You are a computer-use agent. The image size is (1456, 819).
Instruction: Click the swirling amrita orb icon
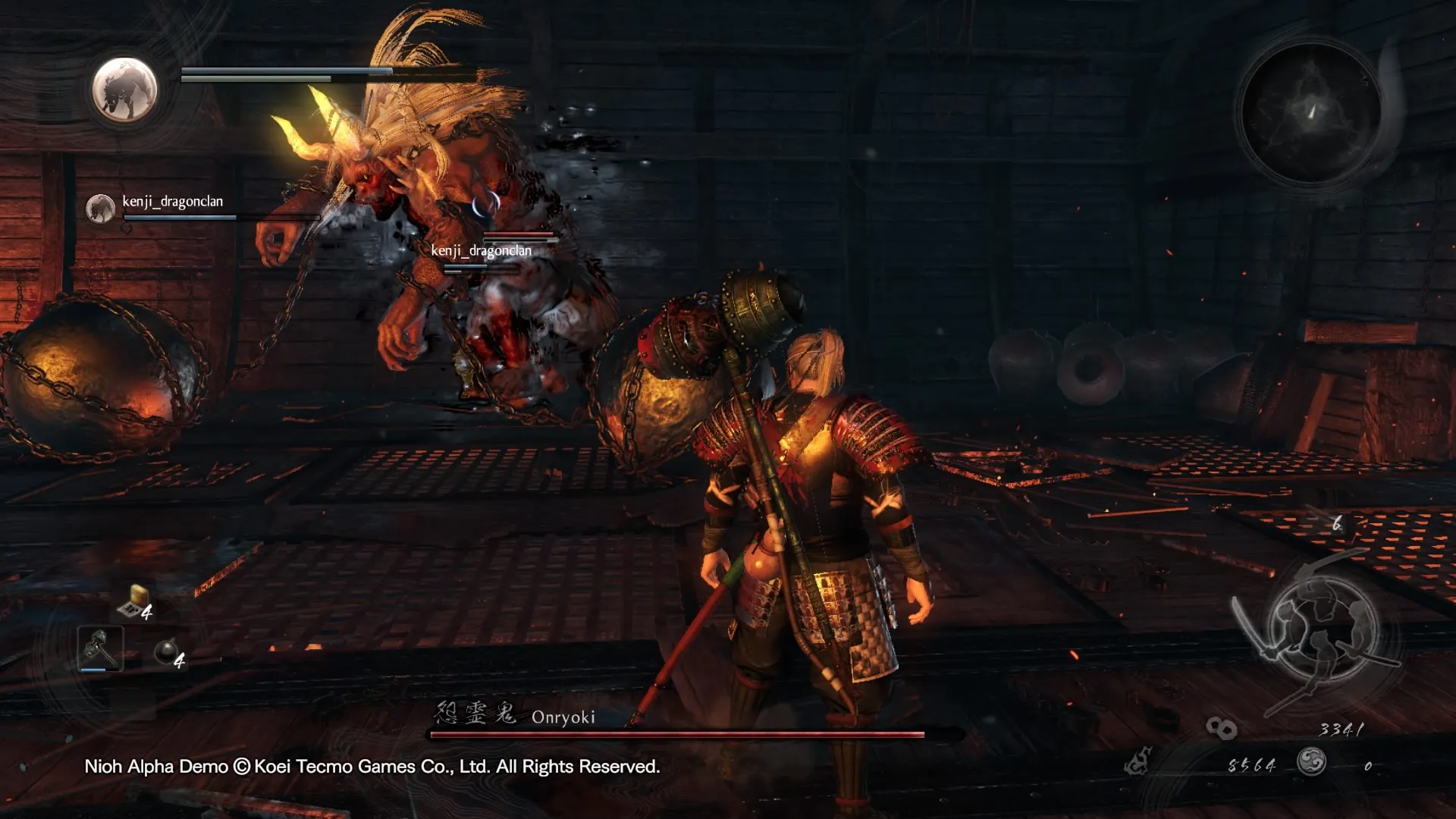pyautogui.click(x=1311, y=761)
